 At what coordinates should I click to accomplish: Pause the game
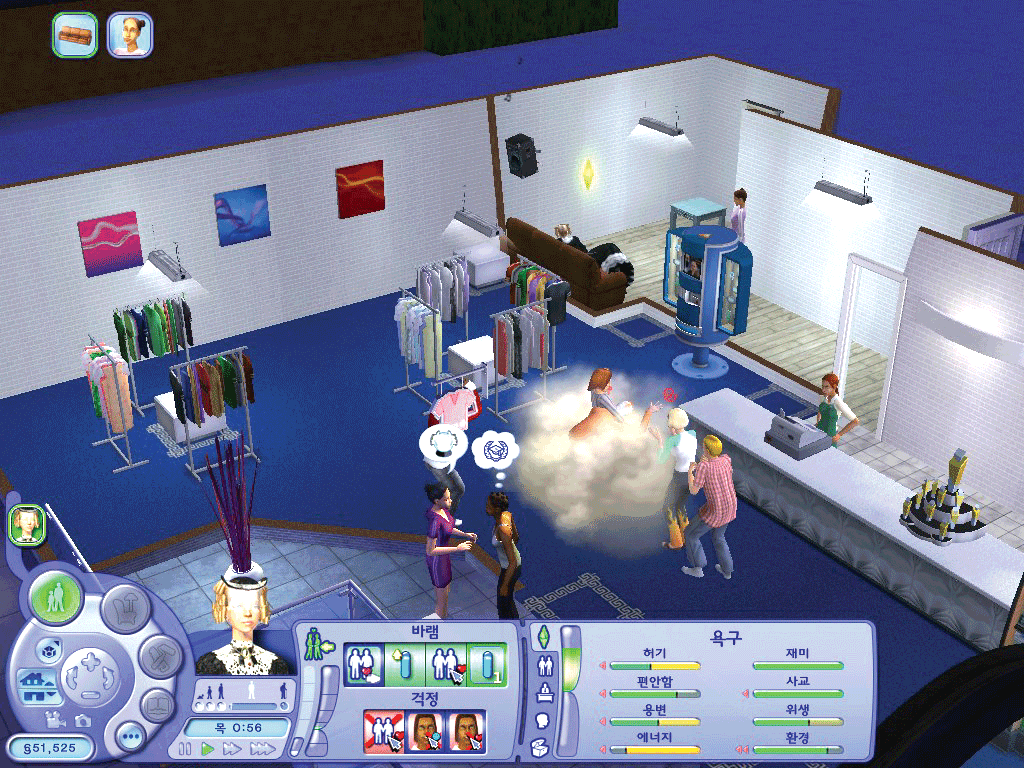coord(184,748)
